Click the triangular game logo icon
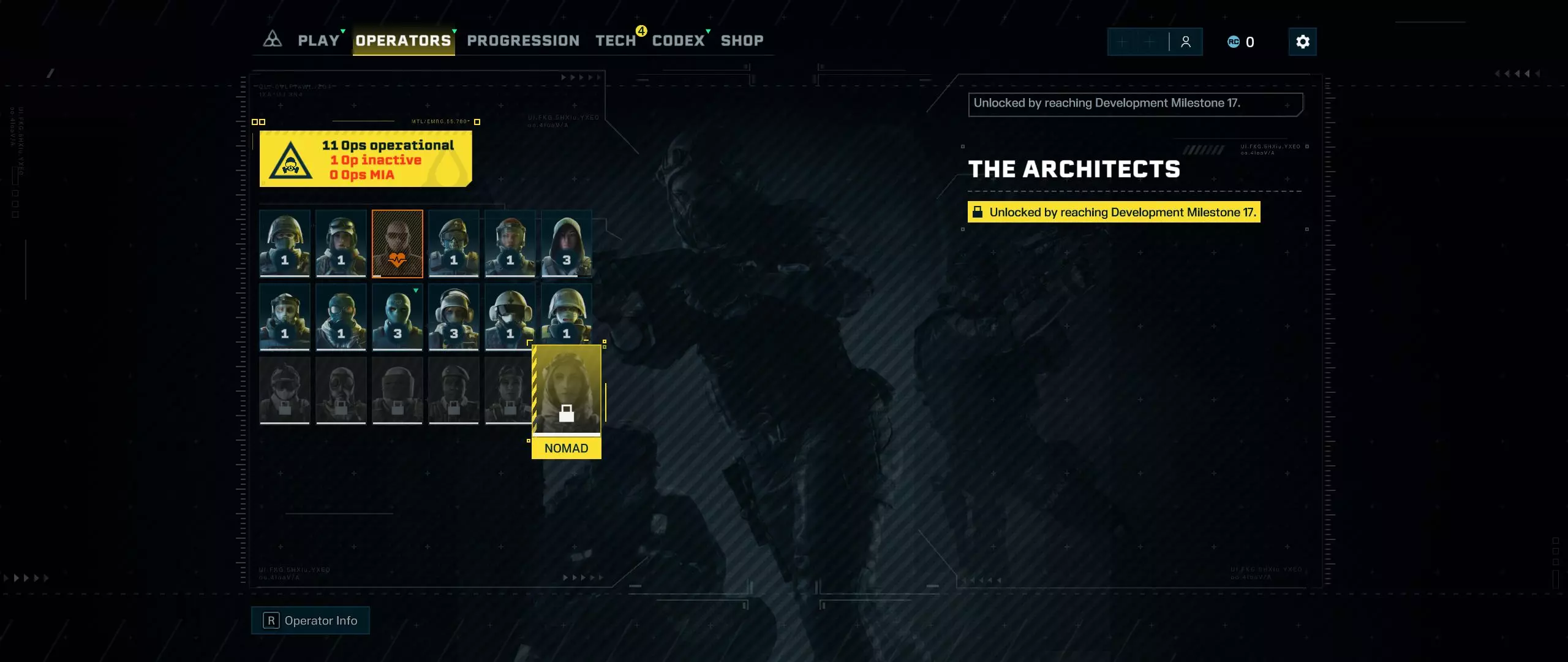The width and height of the screenshot is (1568, 662). click(x=272, y=40)
